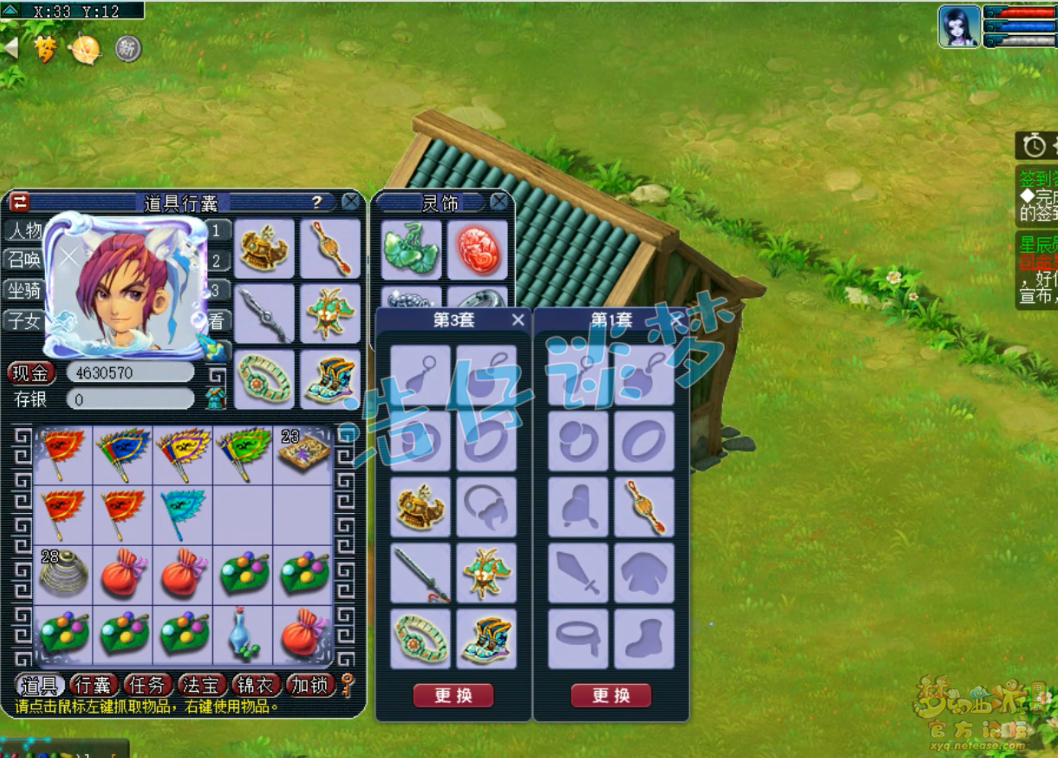Open the 梦 icon in top-left toolbar
This screenshot has width=1058, height=758.
point(45,48)
